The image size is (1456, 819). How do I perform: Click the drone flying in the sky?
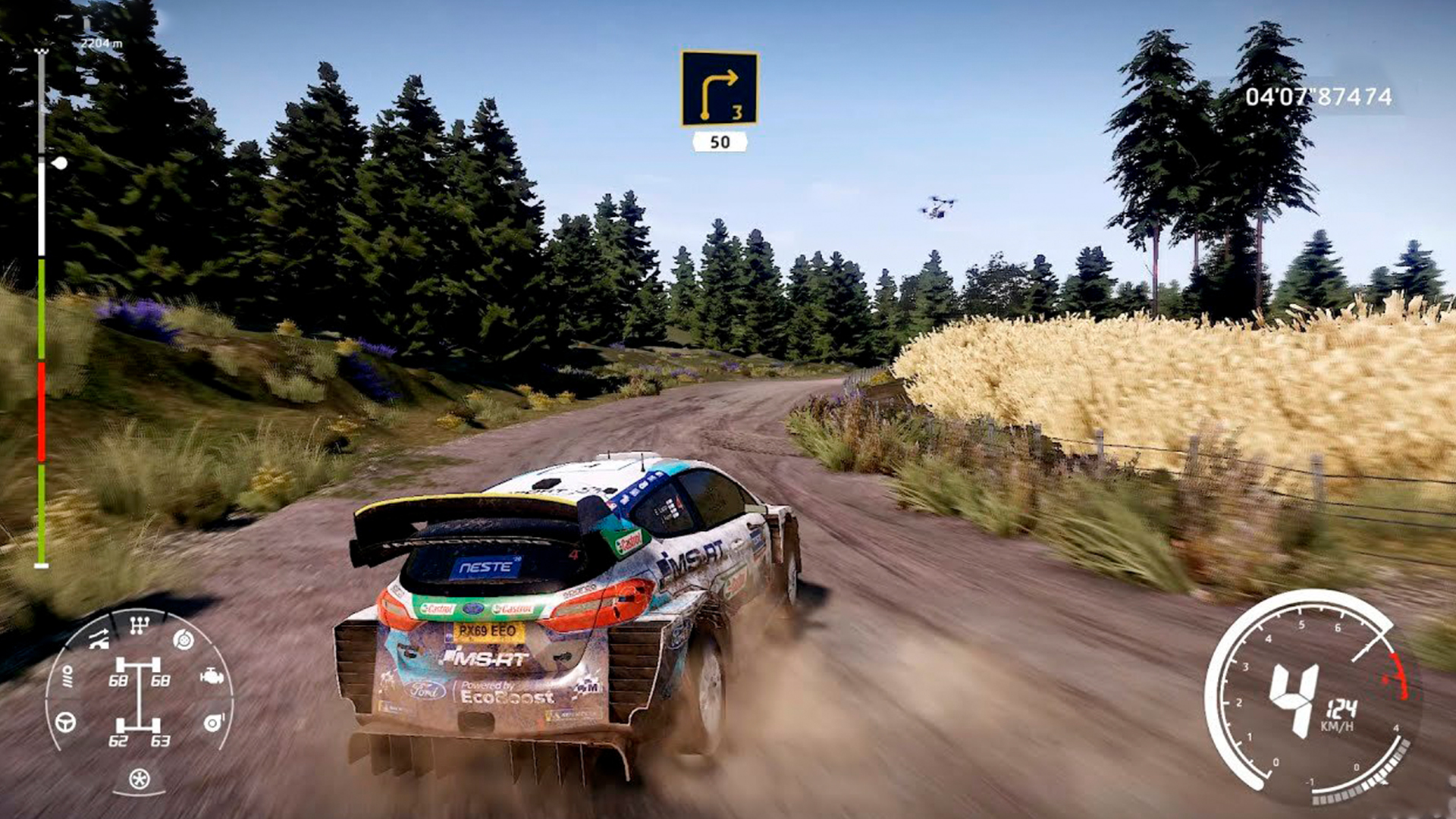click(x=937, y=206)
